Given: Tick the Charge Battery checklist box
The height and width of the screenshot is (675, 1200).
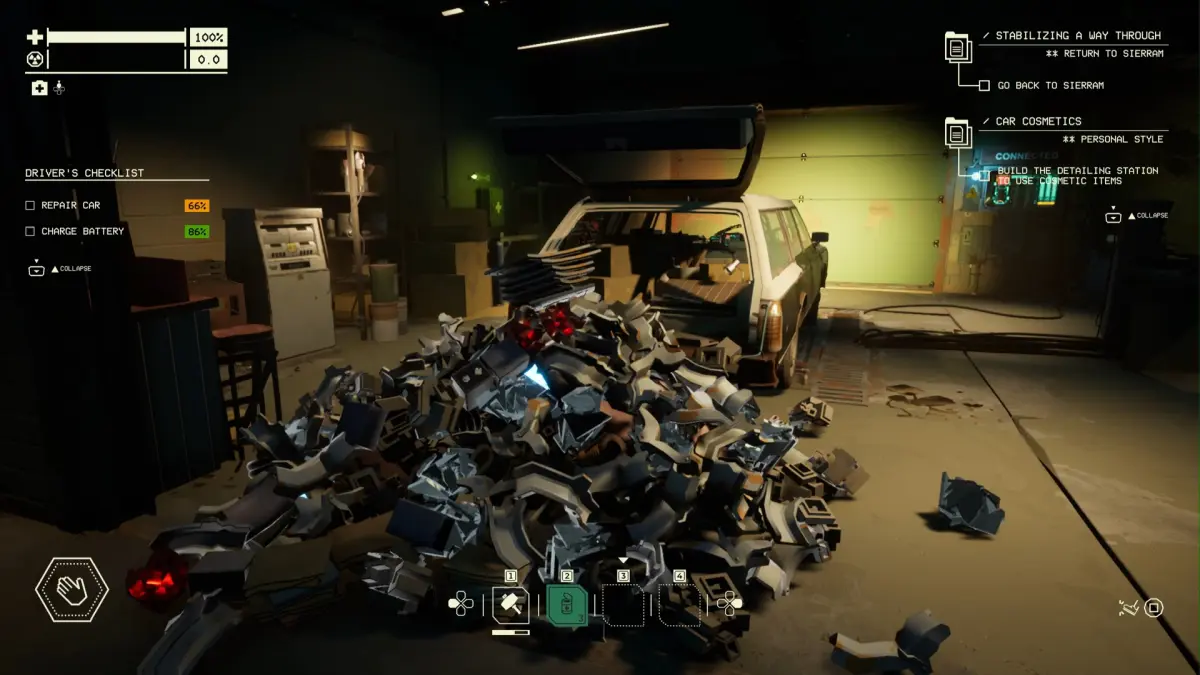Looking at the screenshot, I should (30, 231).
